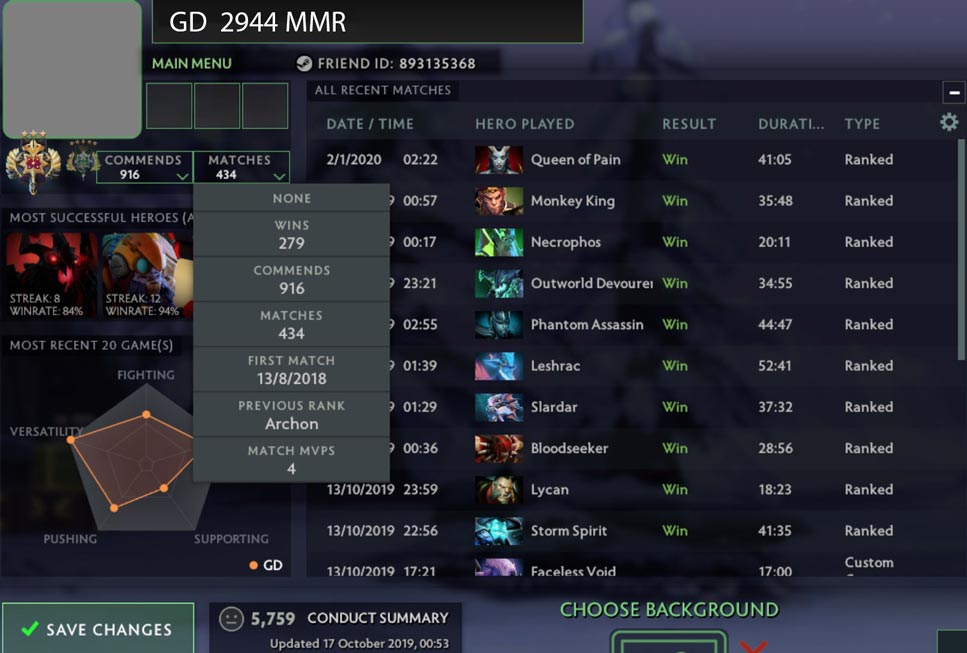This screenshot has width=967, height=653.
Task: Choose Wins from the stat dropdown
Action: (291, 234)
